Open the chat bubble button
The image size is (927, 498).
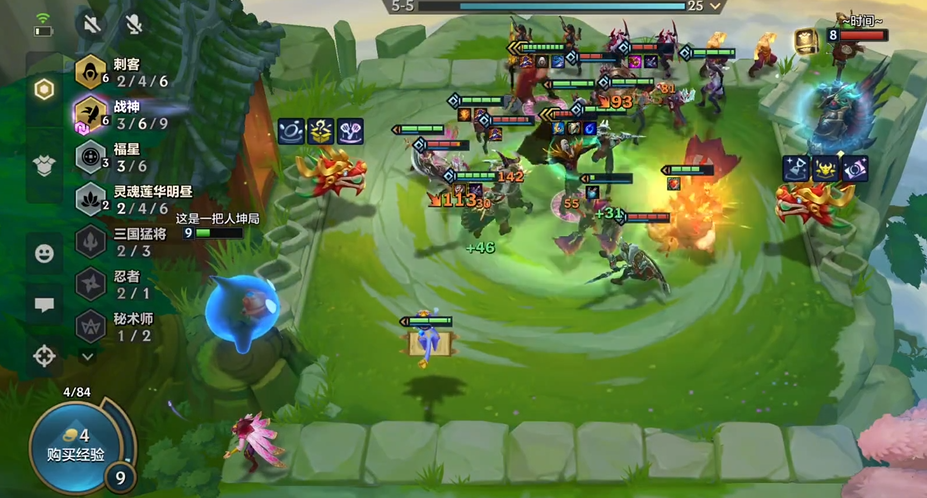[44, 305]
